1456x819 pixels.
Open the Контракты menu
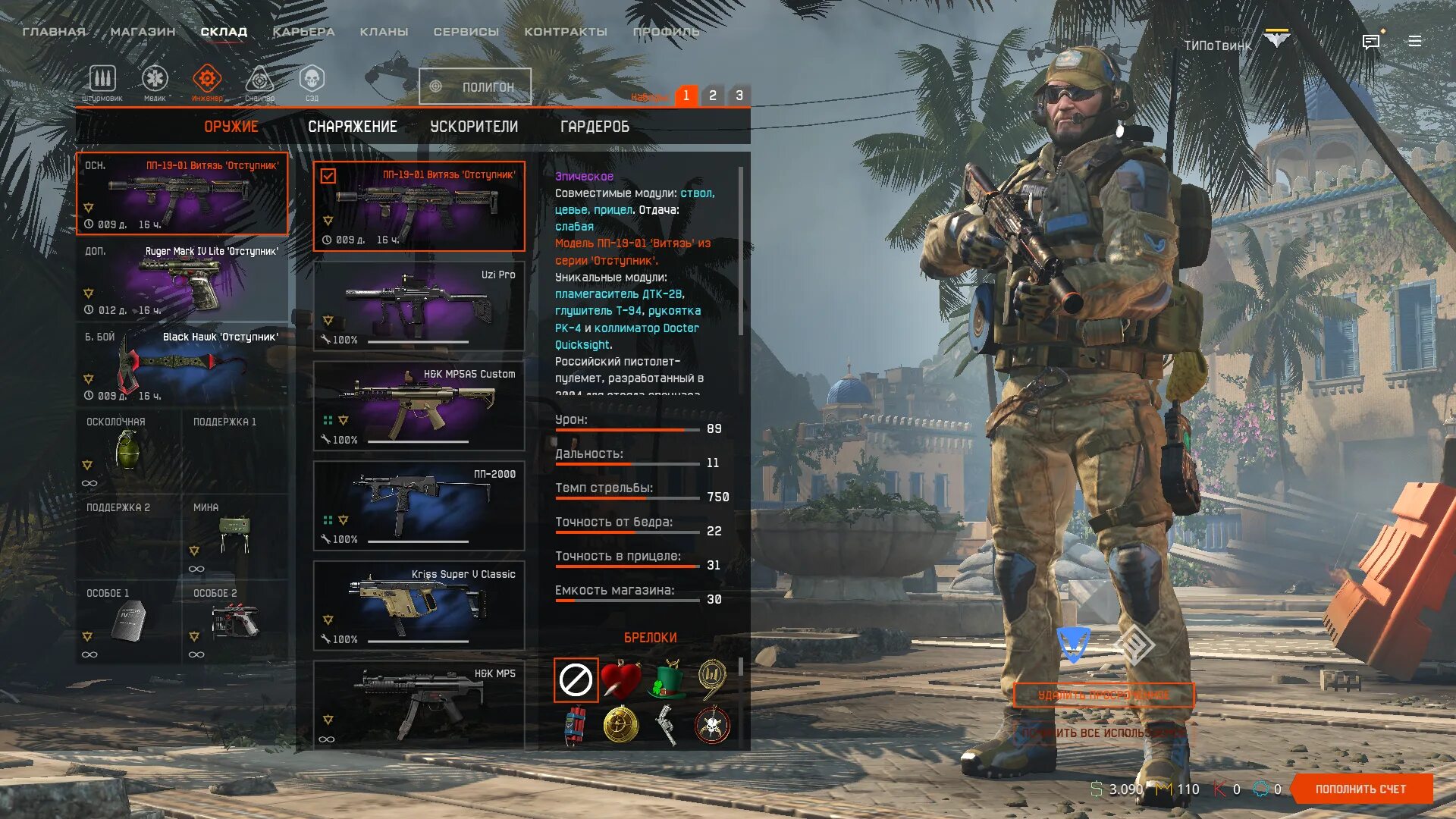tap(566, 32)
